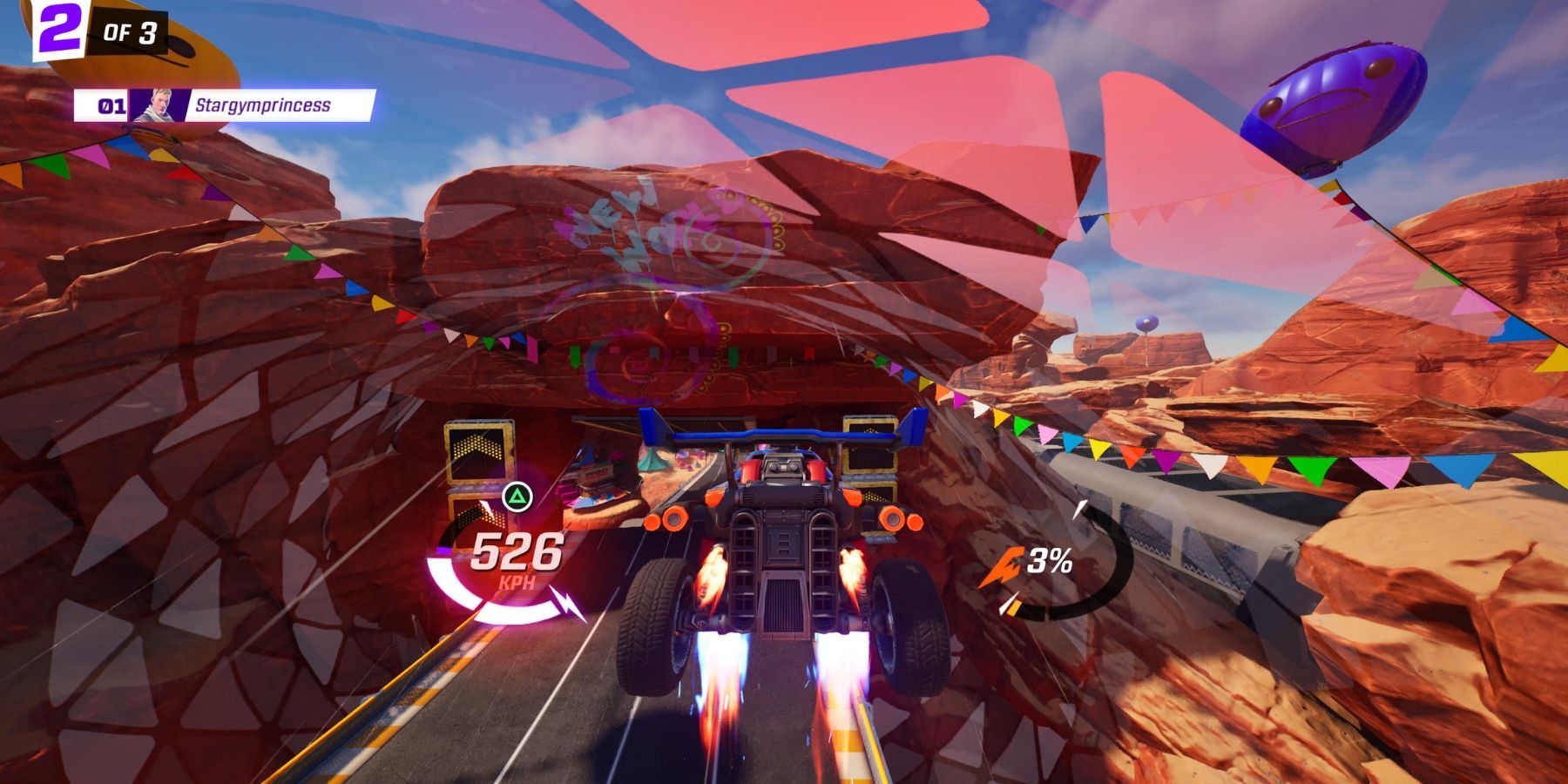Screen dimensions: 1568x784
Task: Click the yellow segment of the boost gauge ring
Action: pos(1014,609)
